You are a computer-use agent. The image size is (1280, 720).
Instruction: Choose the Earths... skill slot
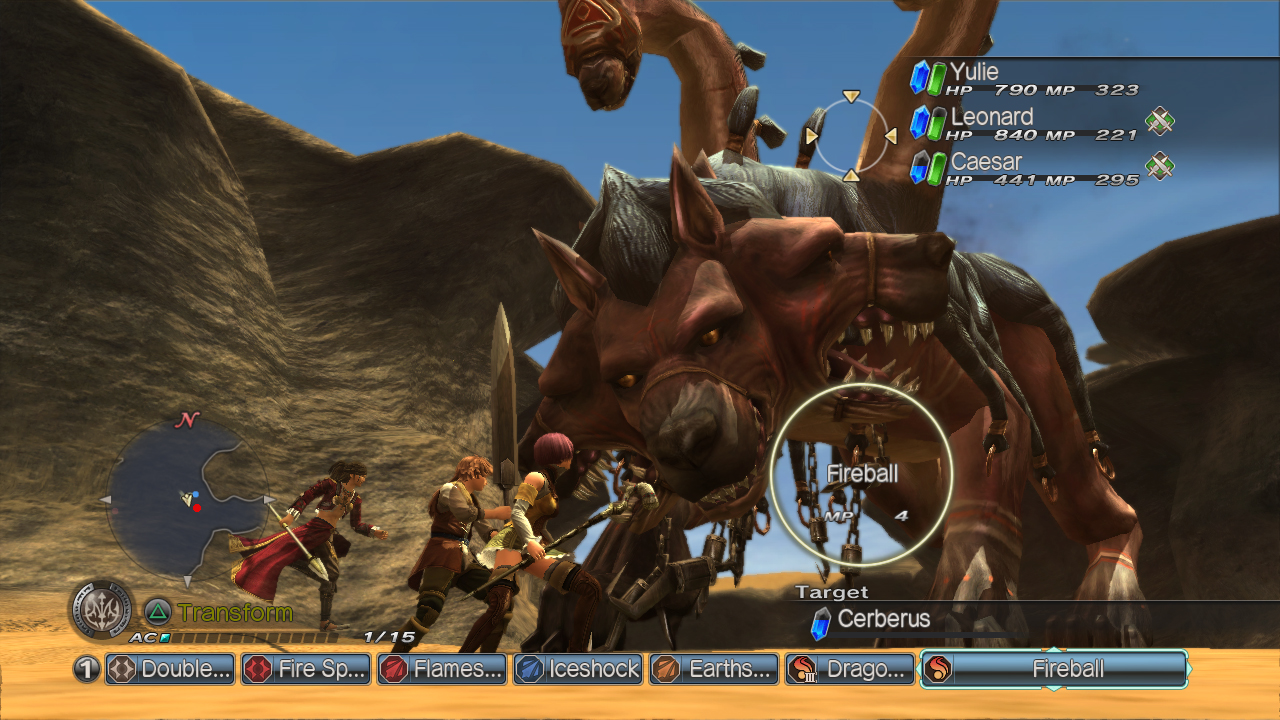[x=715, y=669]
